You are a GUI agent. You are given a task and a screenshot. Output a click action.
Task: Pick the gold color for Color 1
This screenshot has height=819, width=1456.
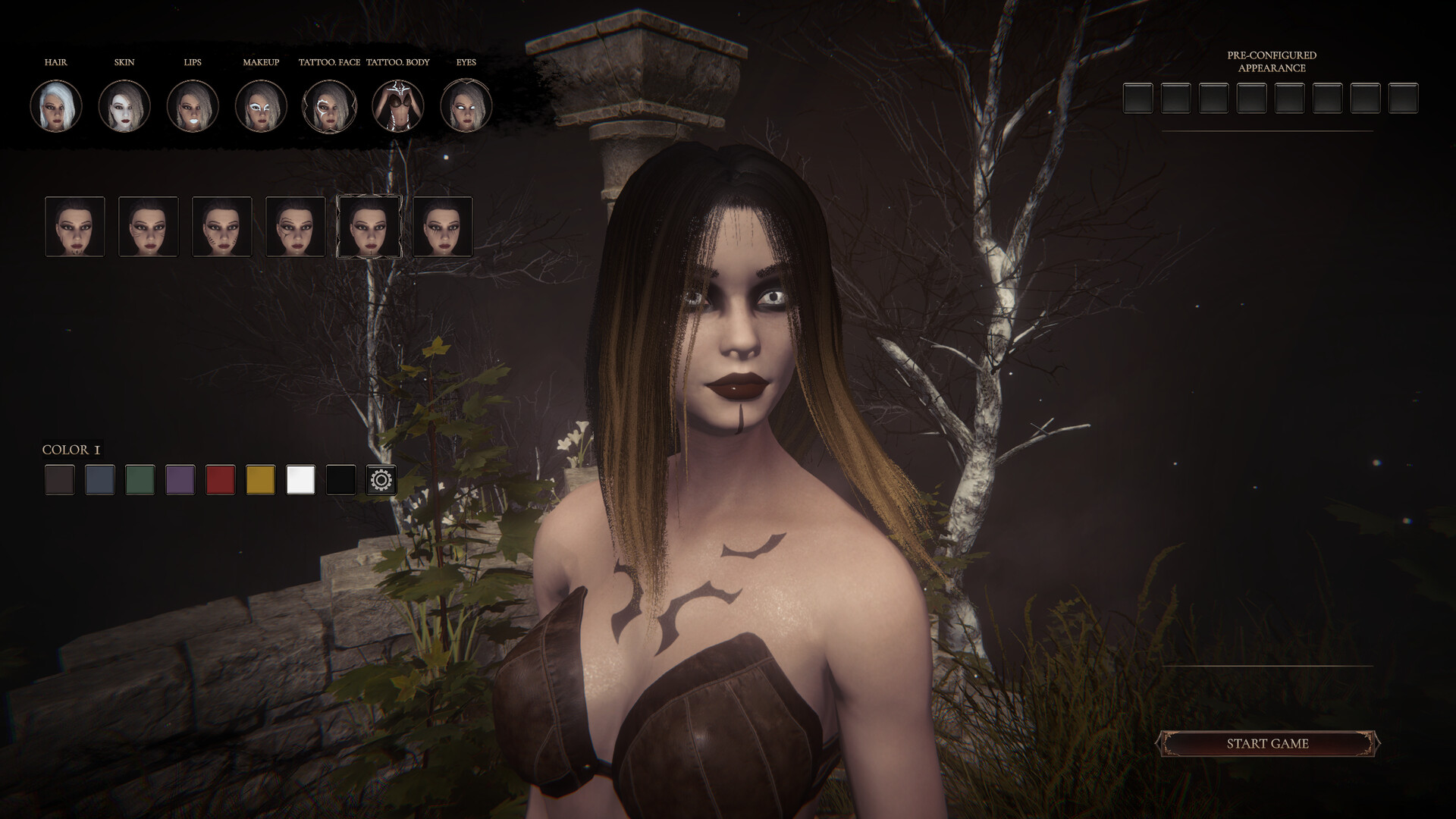pyautogui.click(x=260, y=479)
